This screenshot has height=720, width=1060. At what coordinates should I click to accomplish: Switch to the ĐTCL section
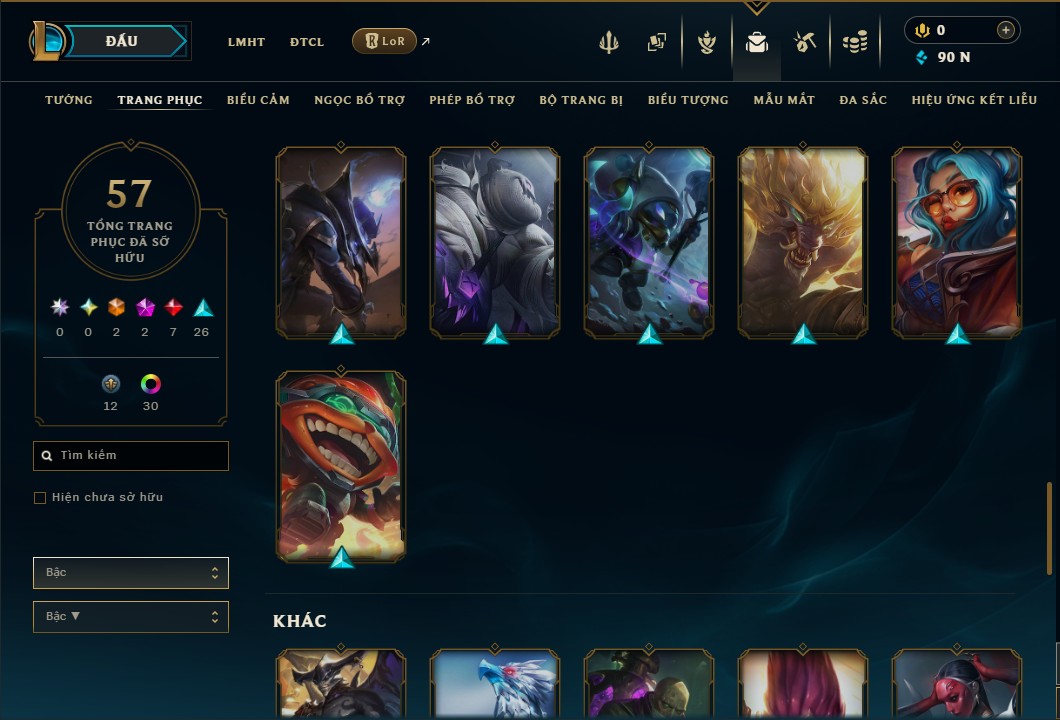coord(307,42)
